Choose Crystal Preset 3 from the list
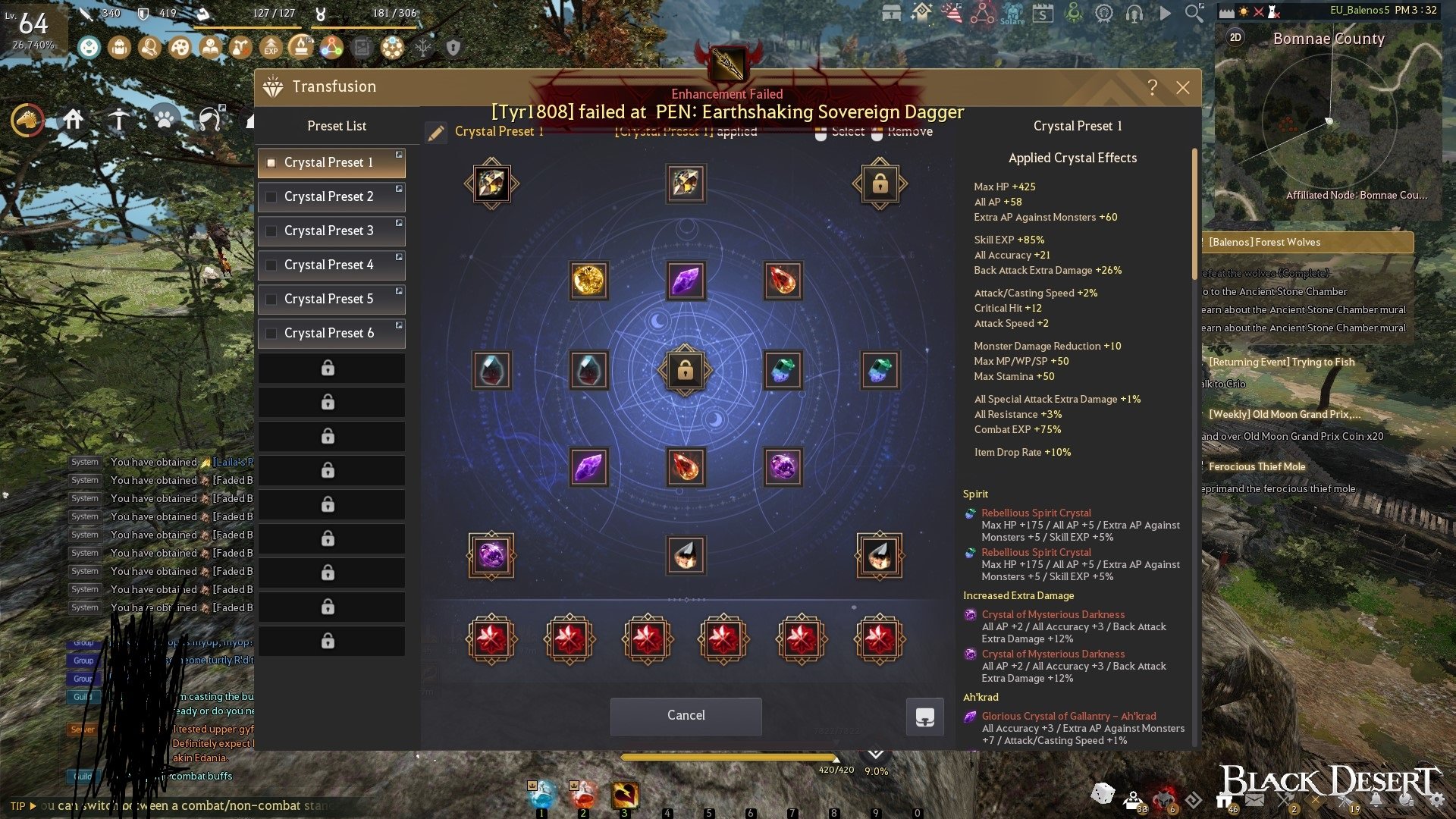 pos(331,231)
